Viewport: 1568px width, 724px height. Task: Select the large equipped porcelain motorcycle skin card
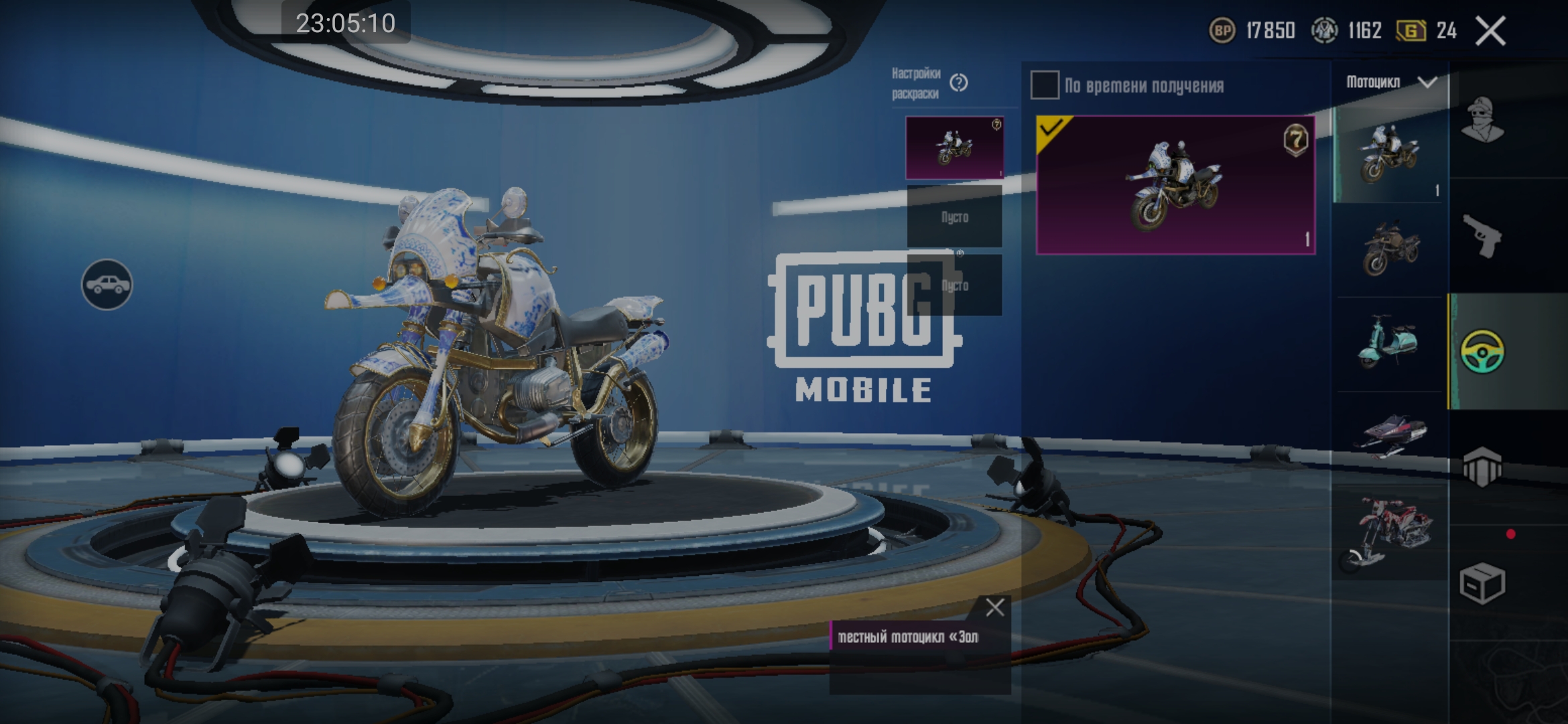(x=1175, y=185)
